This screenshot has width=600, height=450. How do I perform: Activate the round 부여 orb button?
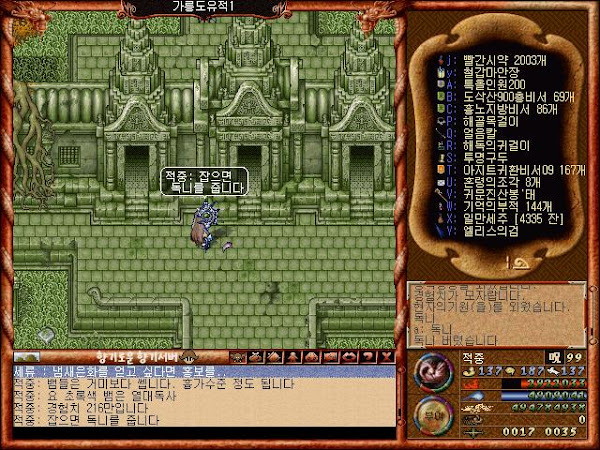[431, 414]
